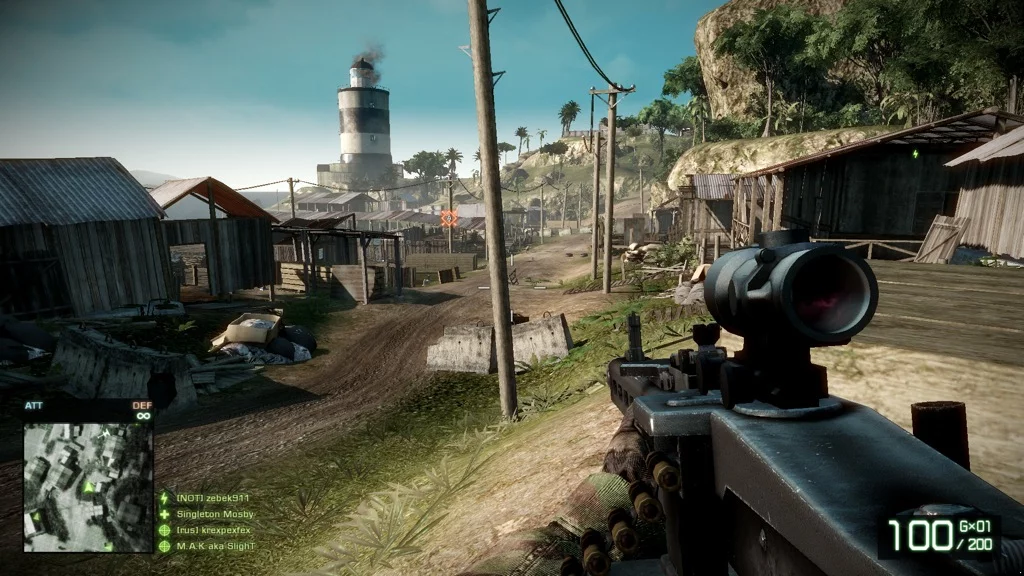Click the green squadmate lightning marker
The image size is (1024, 576).
tap(915, 154)
